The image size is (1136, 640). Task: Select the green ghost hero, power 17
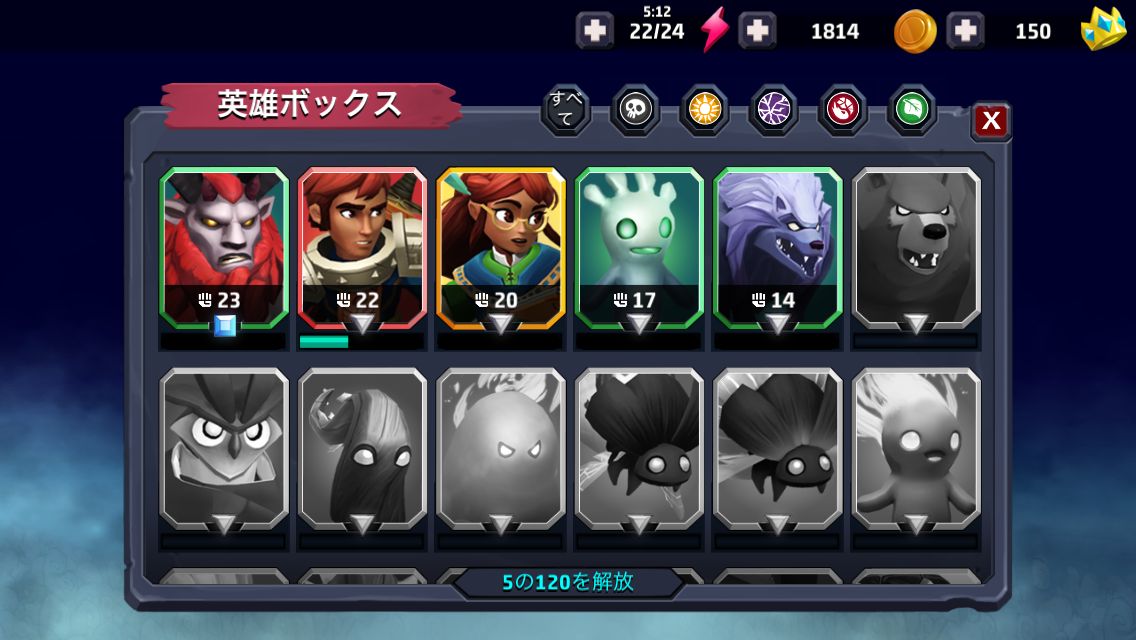(639, 247)
